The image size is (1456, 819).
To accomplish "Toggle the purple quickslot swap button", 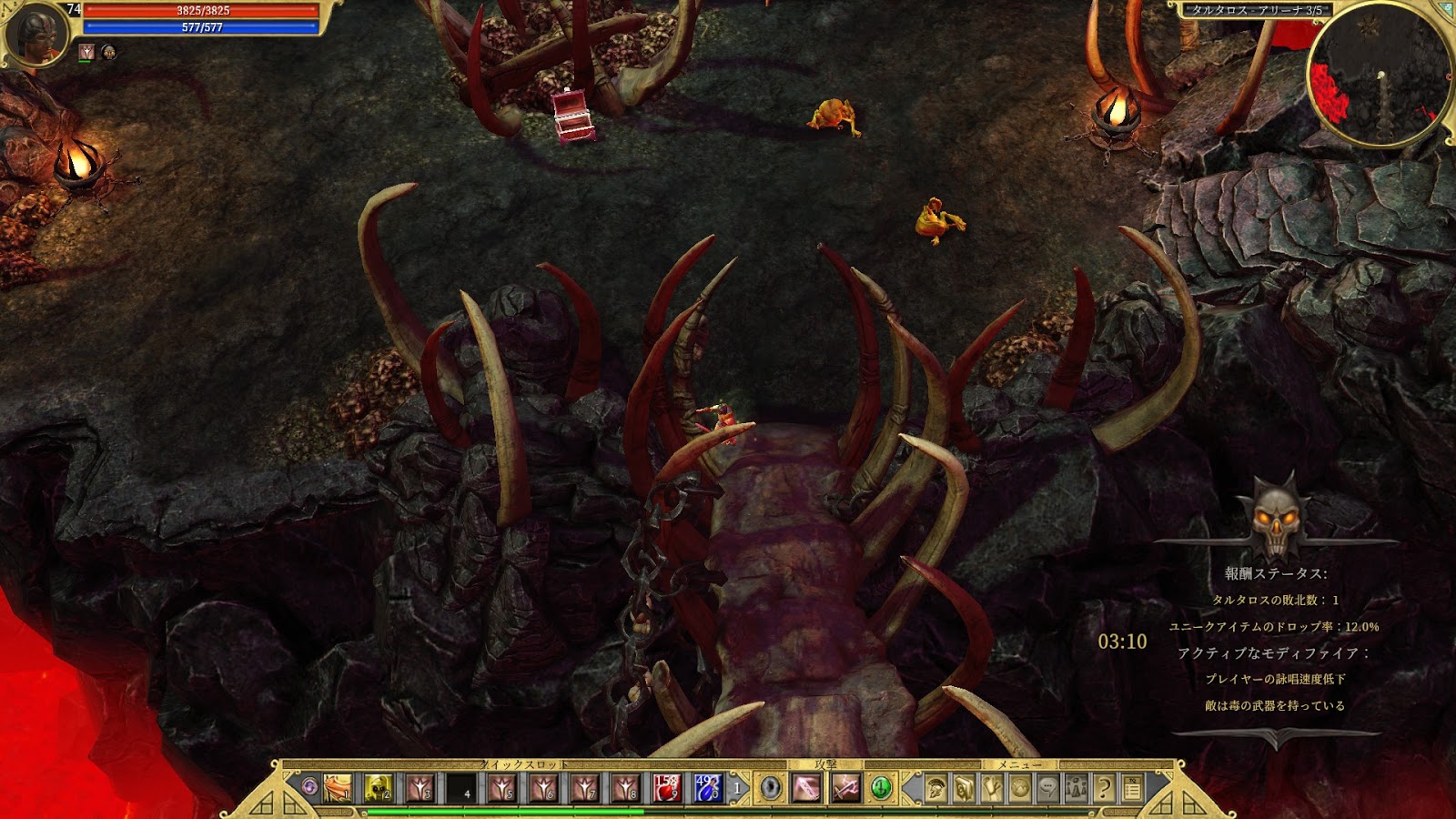I will coord(309,787).
